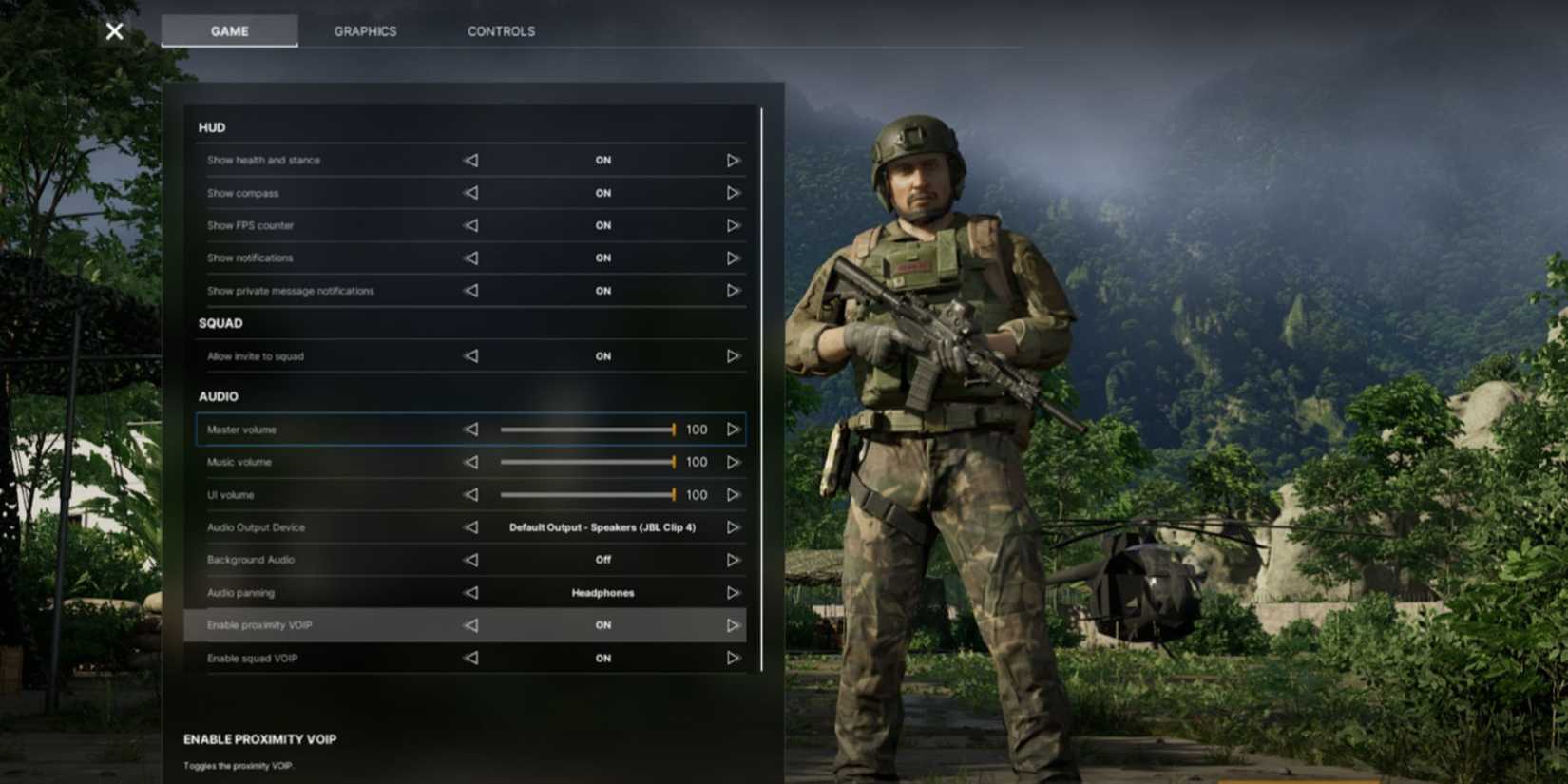
Task: Click right arrow beside Audio Output Device
Action: tap(733, 527)
